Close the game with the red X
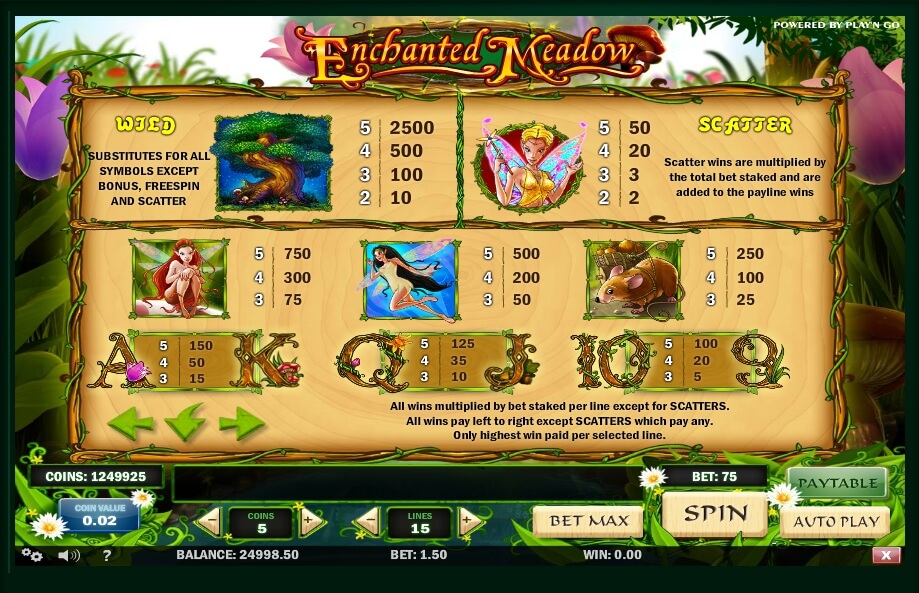 click(886, 555)
